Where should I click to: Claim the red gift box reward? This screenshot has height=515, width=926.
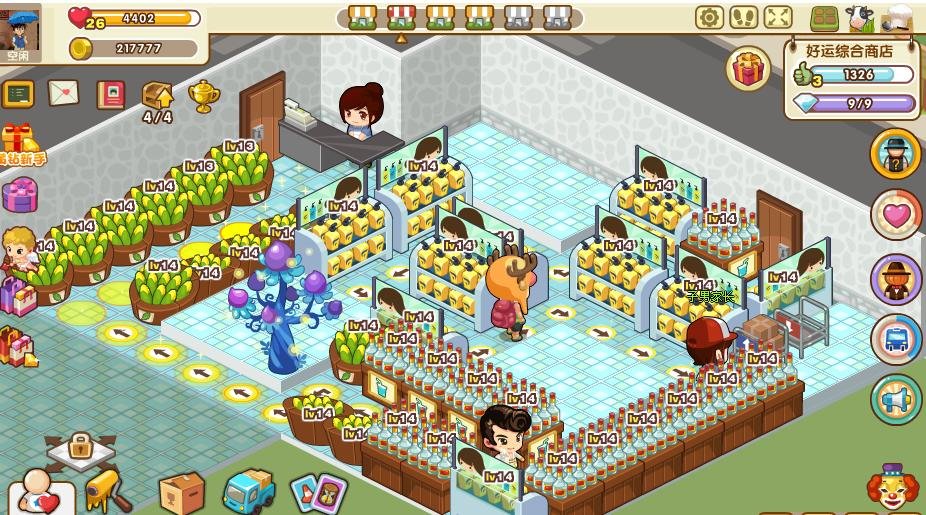pyautogui.click(x=749, y=69)
